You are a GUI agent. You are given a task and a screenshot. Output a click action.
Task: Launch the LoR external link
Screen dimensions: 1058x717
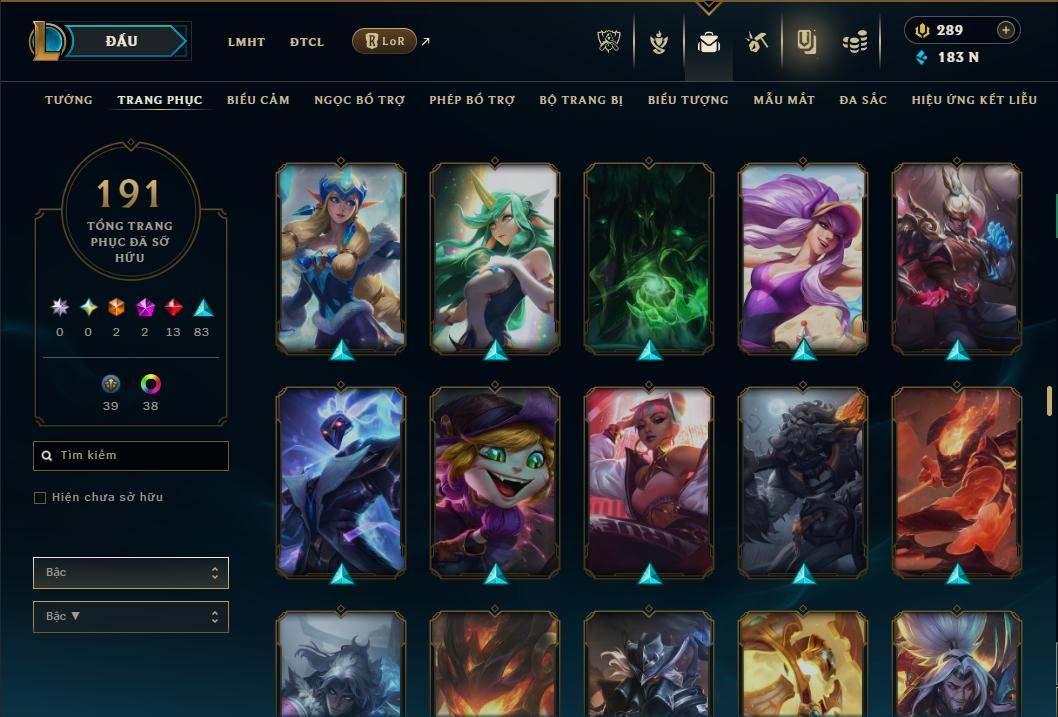click(x=385, y=41)
